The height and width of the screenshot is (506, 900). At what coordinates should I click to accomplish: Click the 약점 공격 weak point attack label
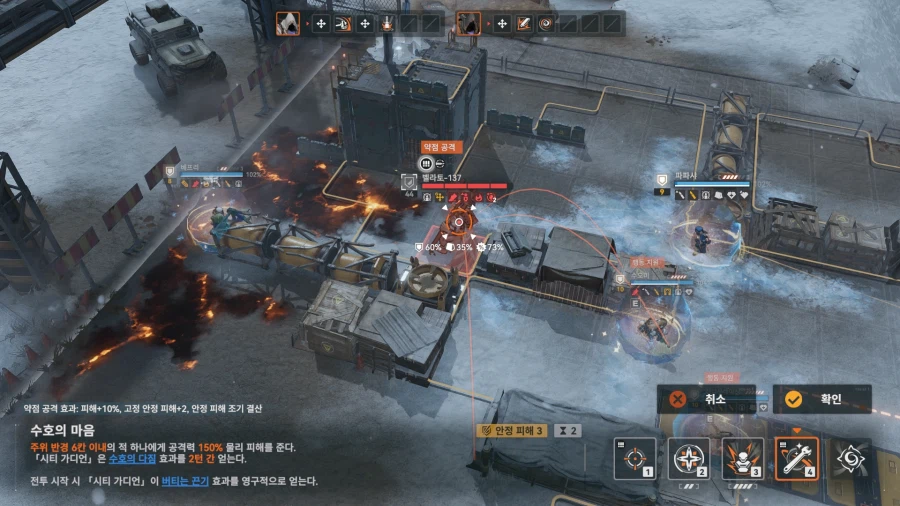click(x=441, y=147)
